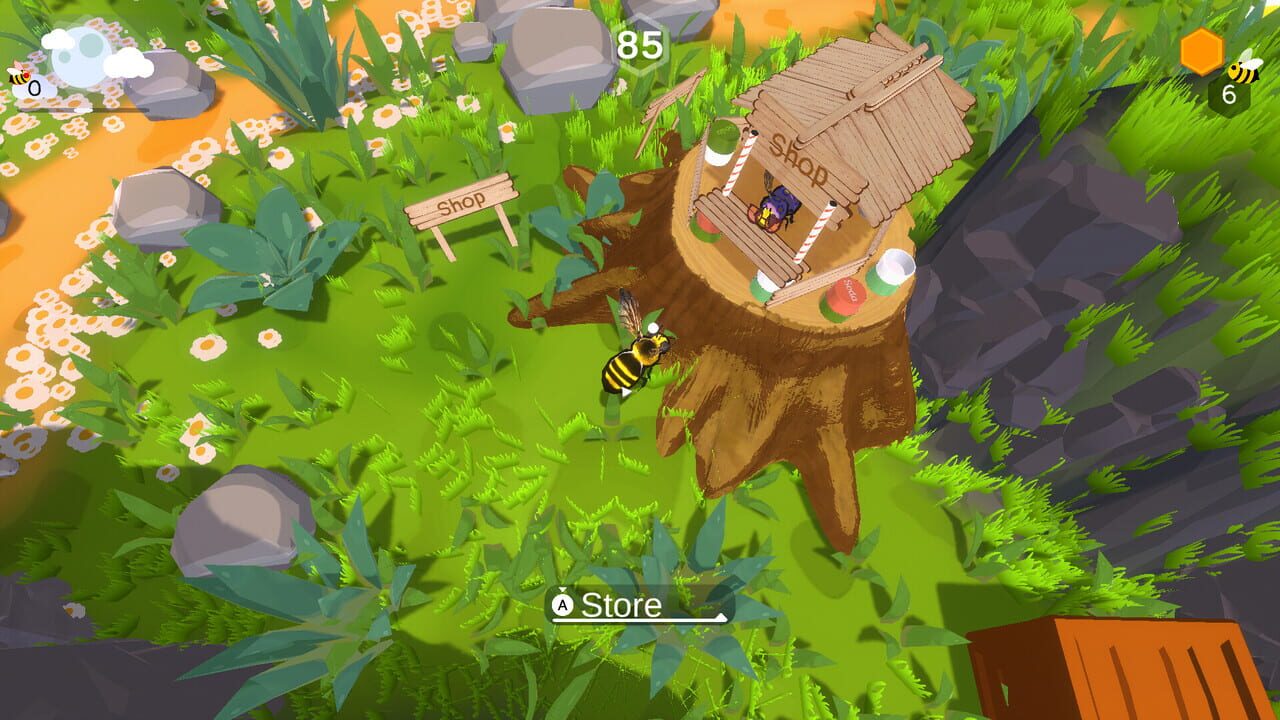Toggle the score display showing 85
Viewport: 1280px width, 720px height.
coord(640,44)
